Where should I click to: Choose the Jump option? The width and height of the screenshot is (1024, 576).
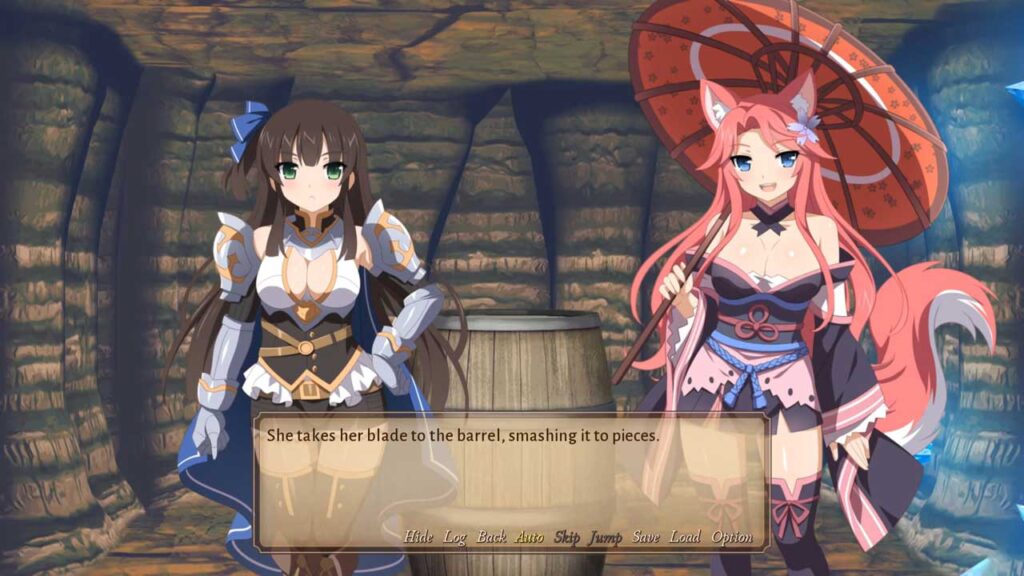[x=605, y=537]
